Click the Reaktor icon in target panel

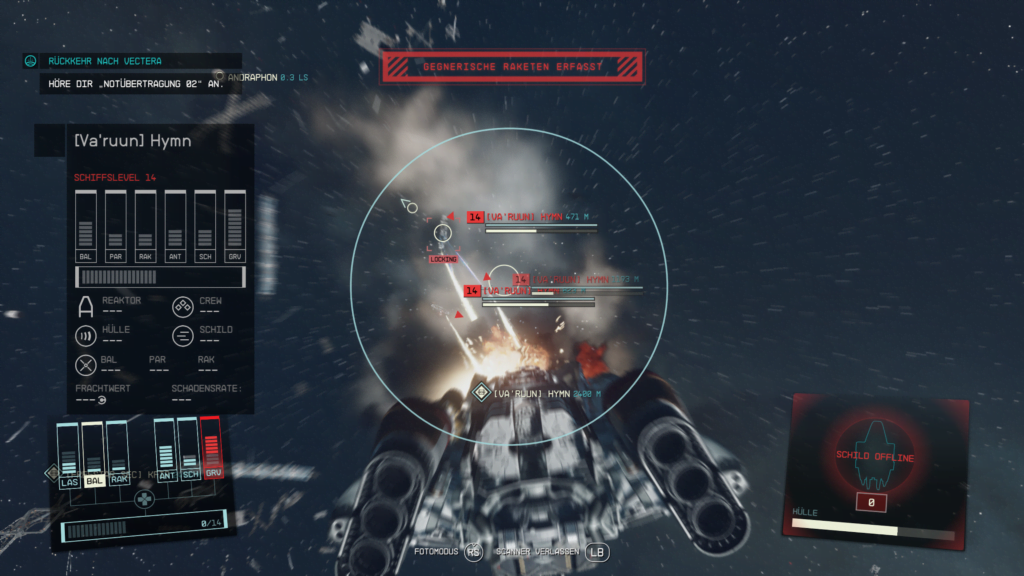pos(86,306)
